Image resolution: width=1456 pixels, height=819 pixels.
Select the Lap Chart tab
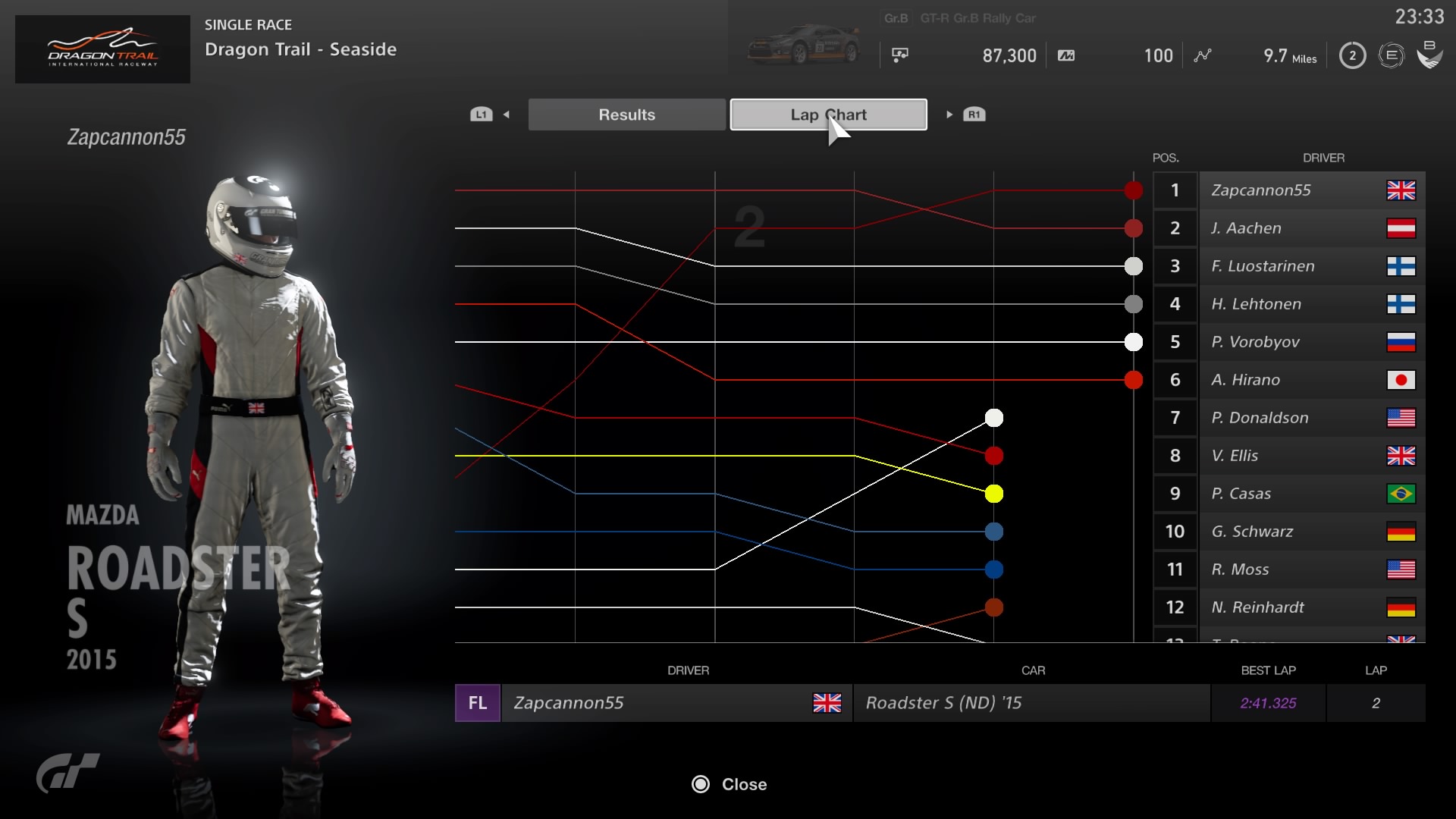(828, 115)
